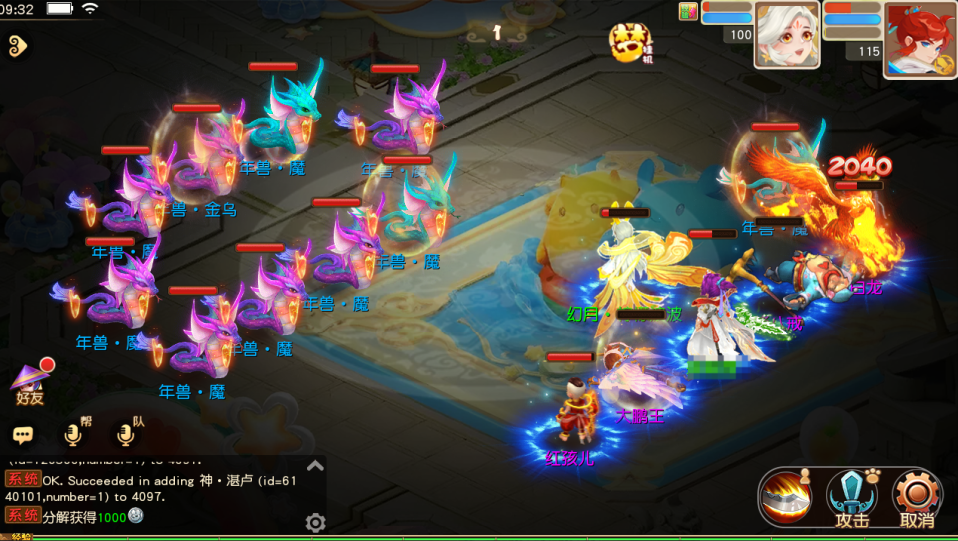Expand the side menu with the swirl arrow
958x541 pixels.
click(x=16, y=44)
